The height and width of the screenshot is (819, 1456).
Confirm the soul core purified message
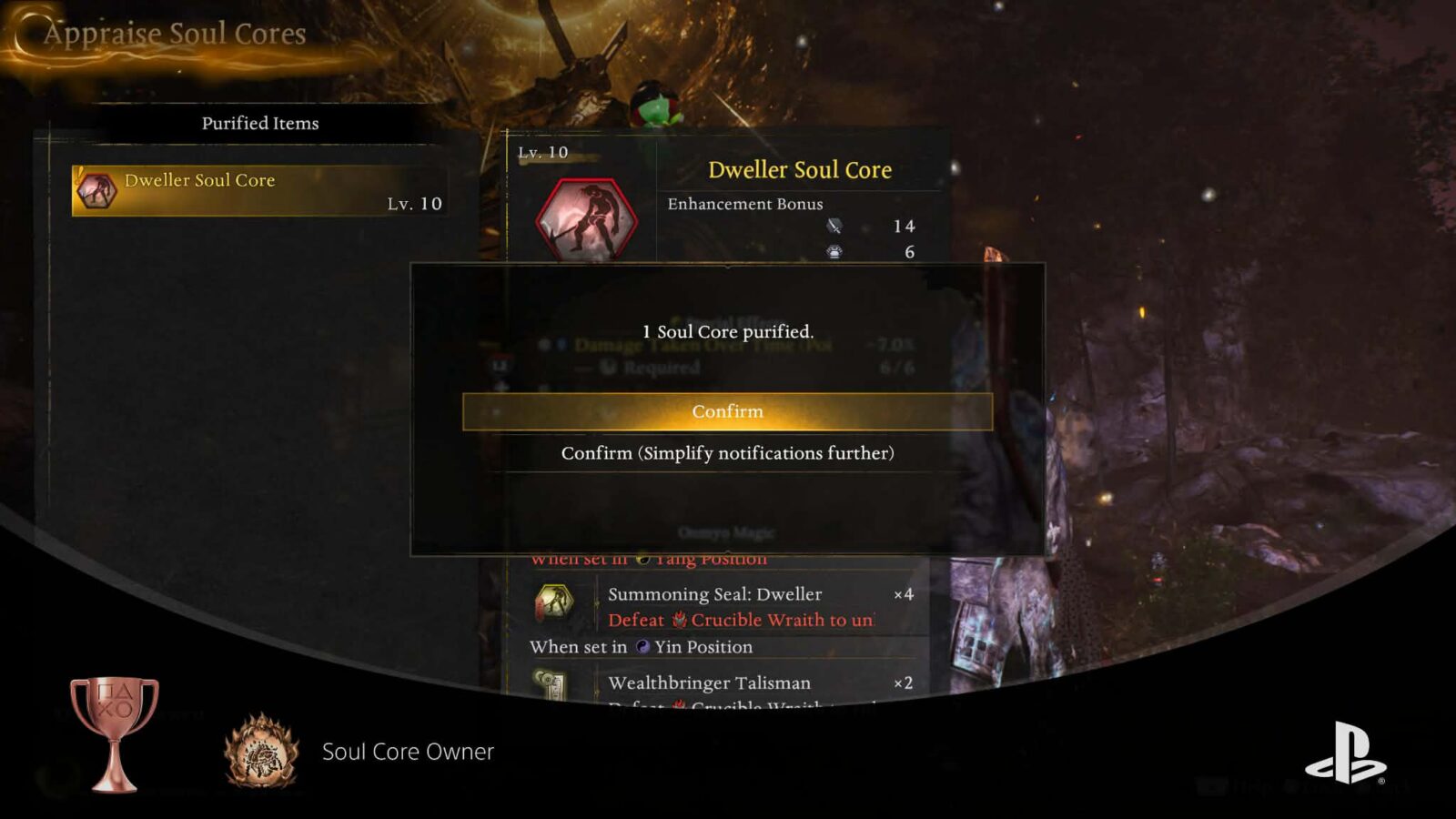(727, 411)
